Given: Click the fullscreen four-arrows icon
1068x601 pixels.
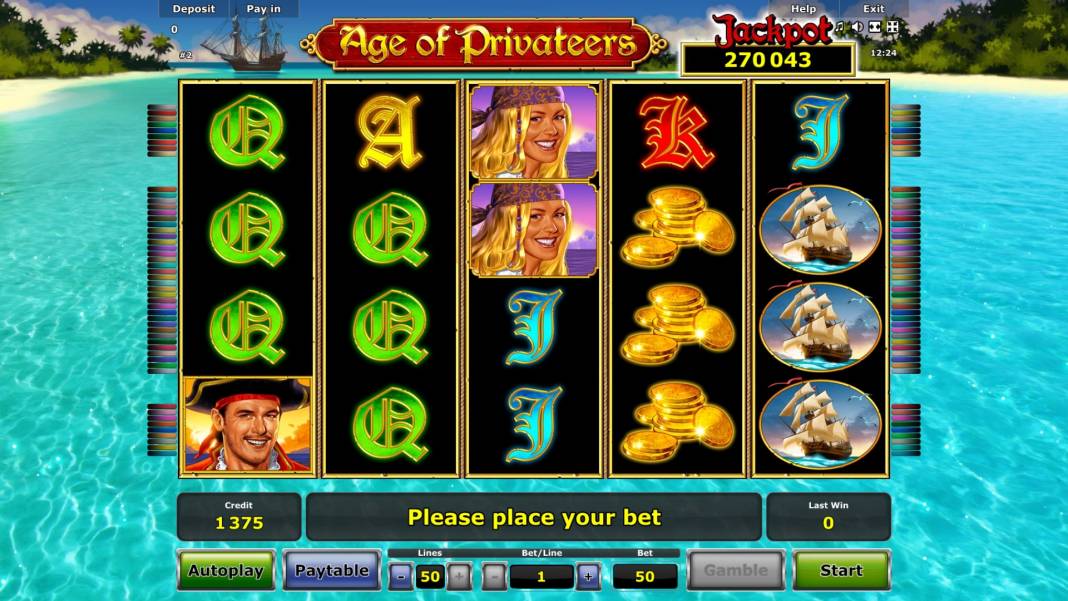Looking at the screenshot, I should coord(892,27).
